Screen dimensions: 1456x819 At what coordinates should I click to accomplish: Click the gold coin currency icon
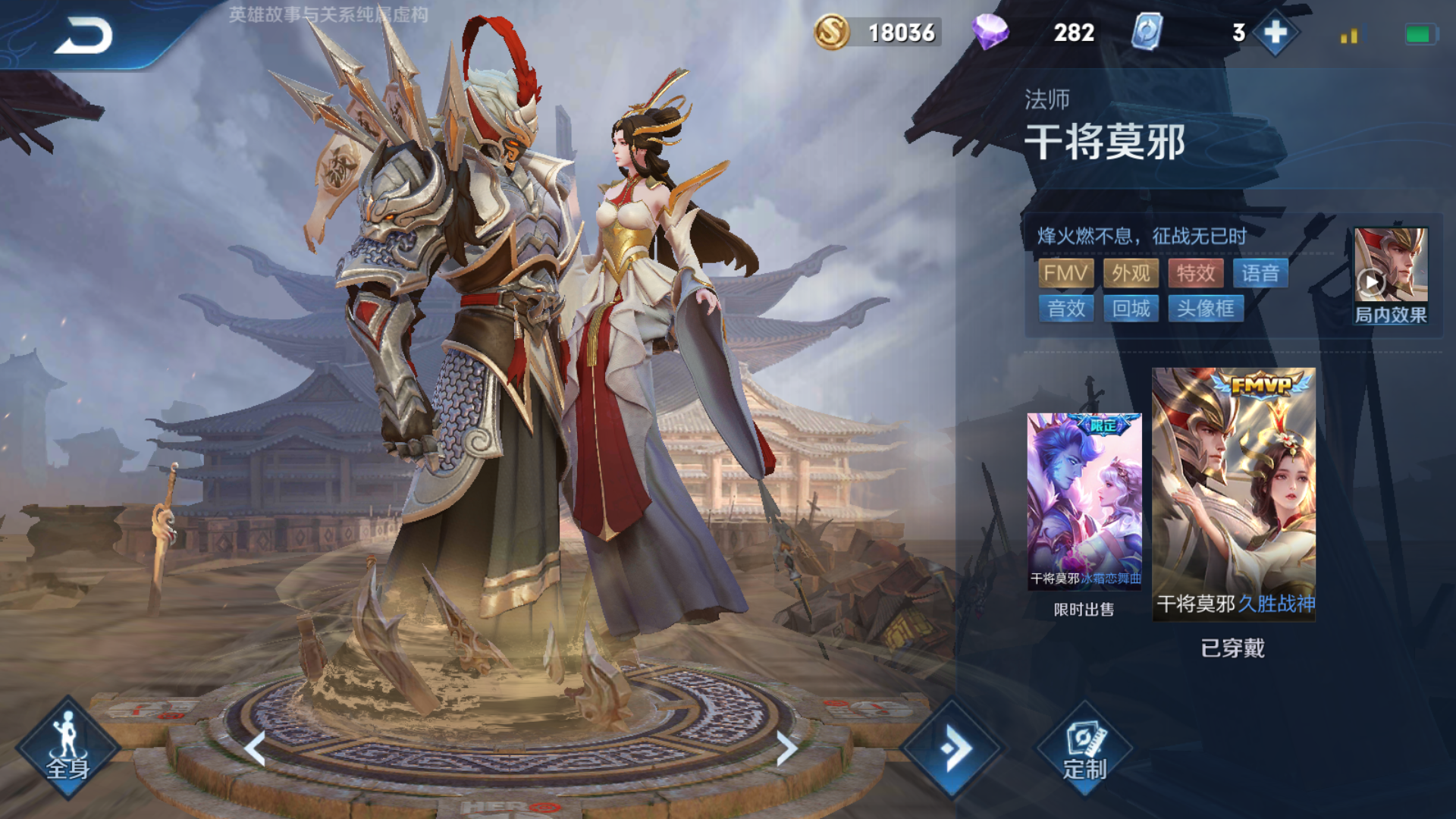pyautogui.click(x=831, y=33)
